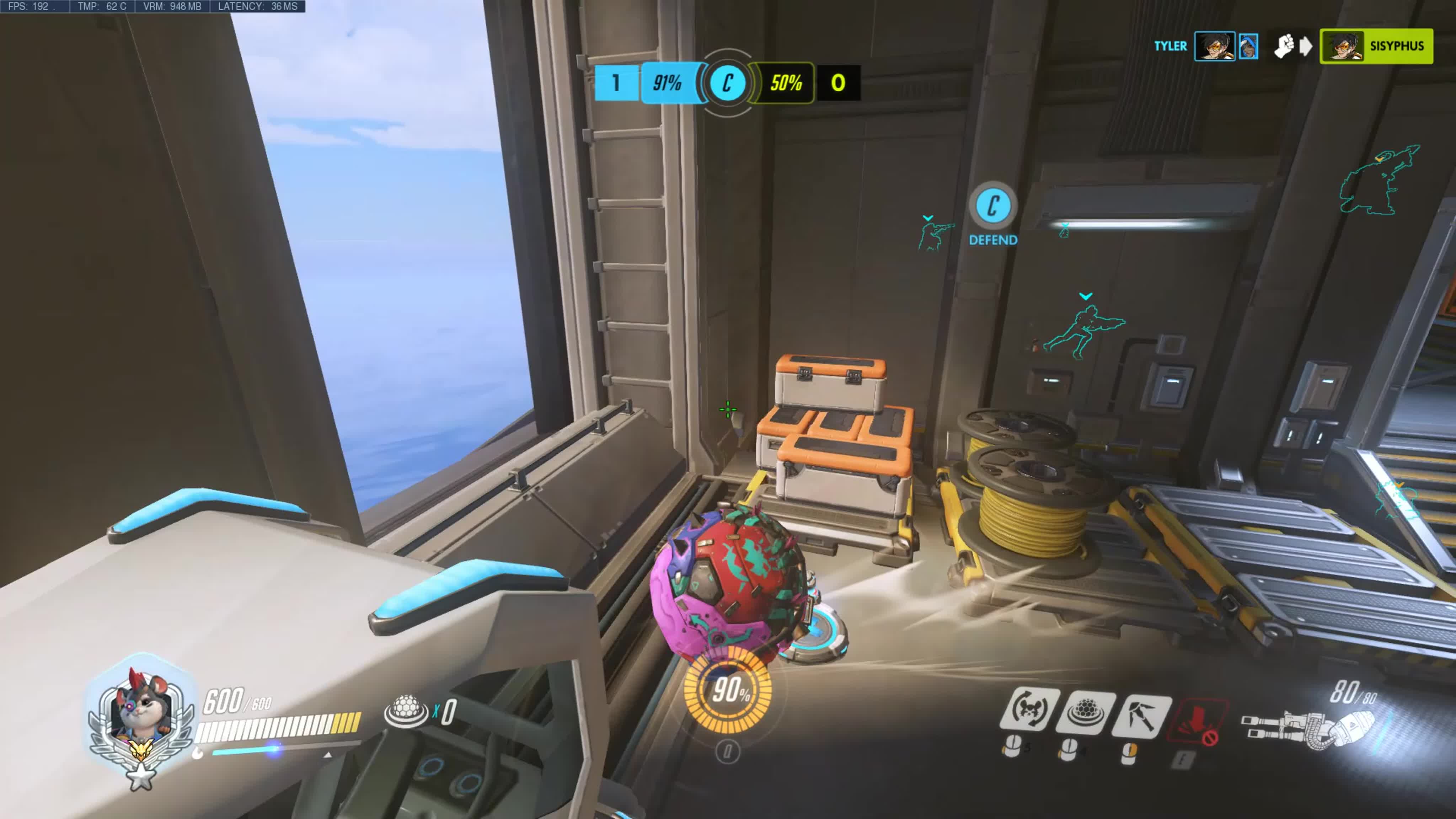Select Tyler's Tracer portrait in the kill feed
Image resolution: width=1456 pixels, height=819 pixels.
click(x=1214, y=46)
